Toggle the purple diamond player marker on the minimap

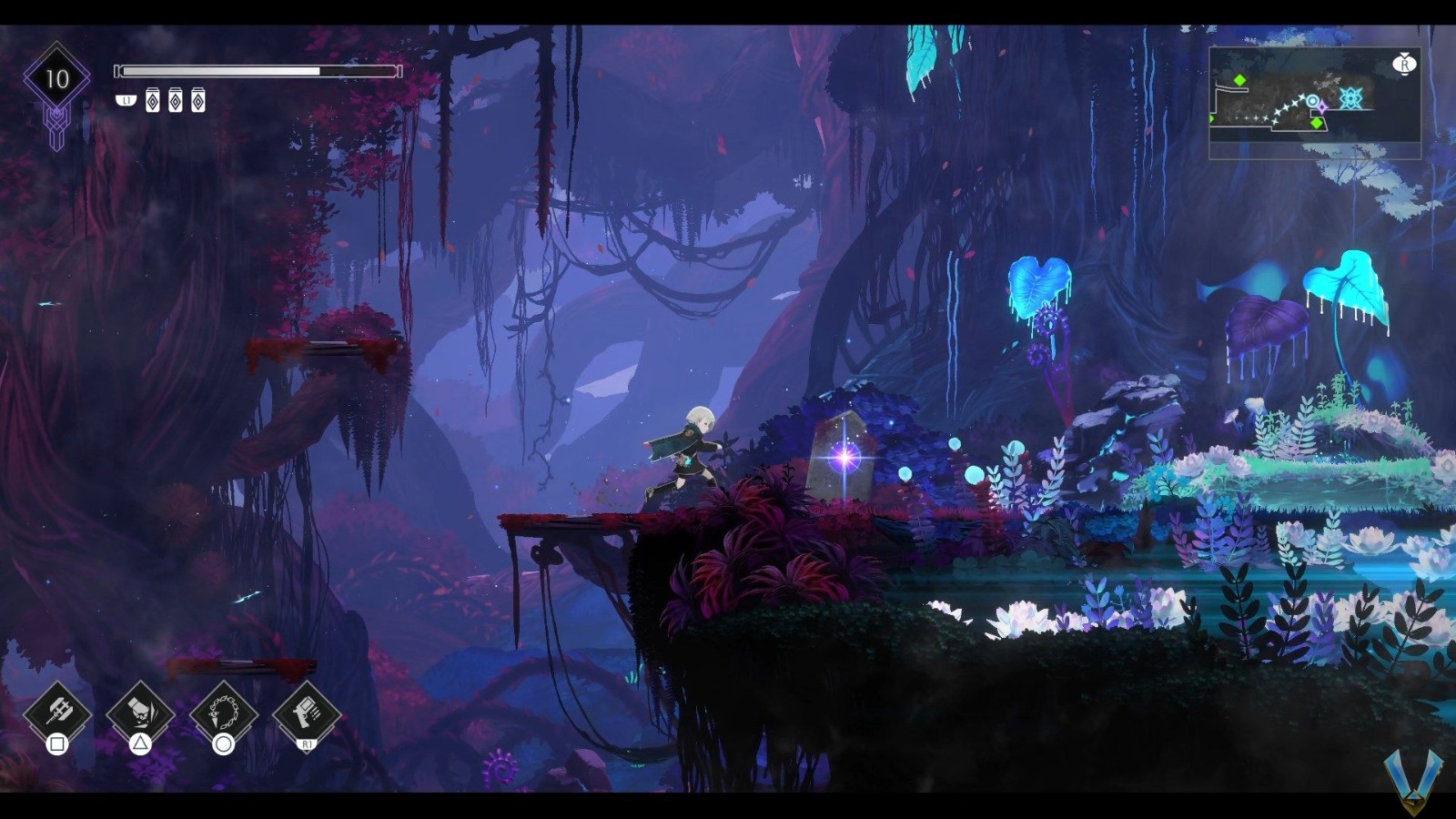click(x=1322, y=106)
